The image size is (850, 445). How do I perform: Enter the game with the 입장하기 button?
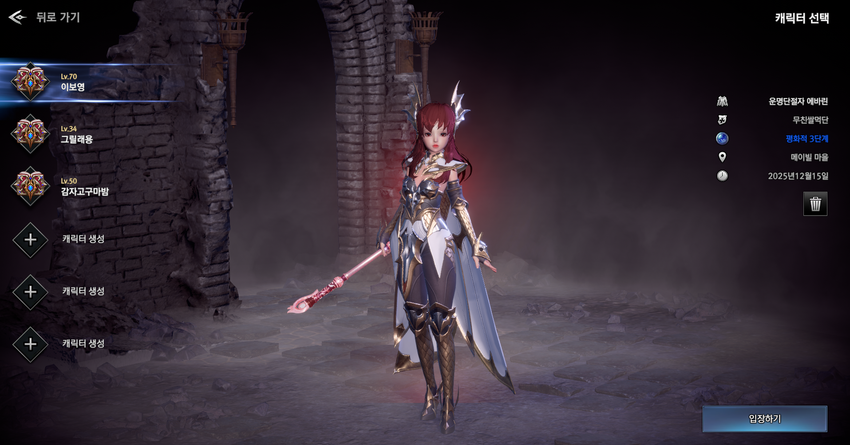(x=764, y=418)
